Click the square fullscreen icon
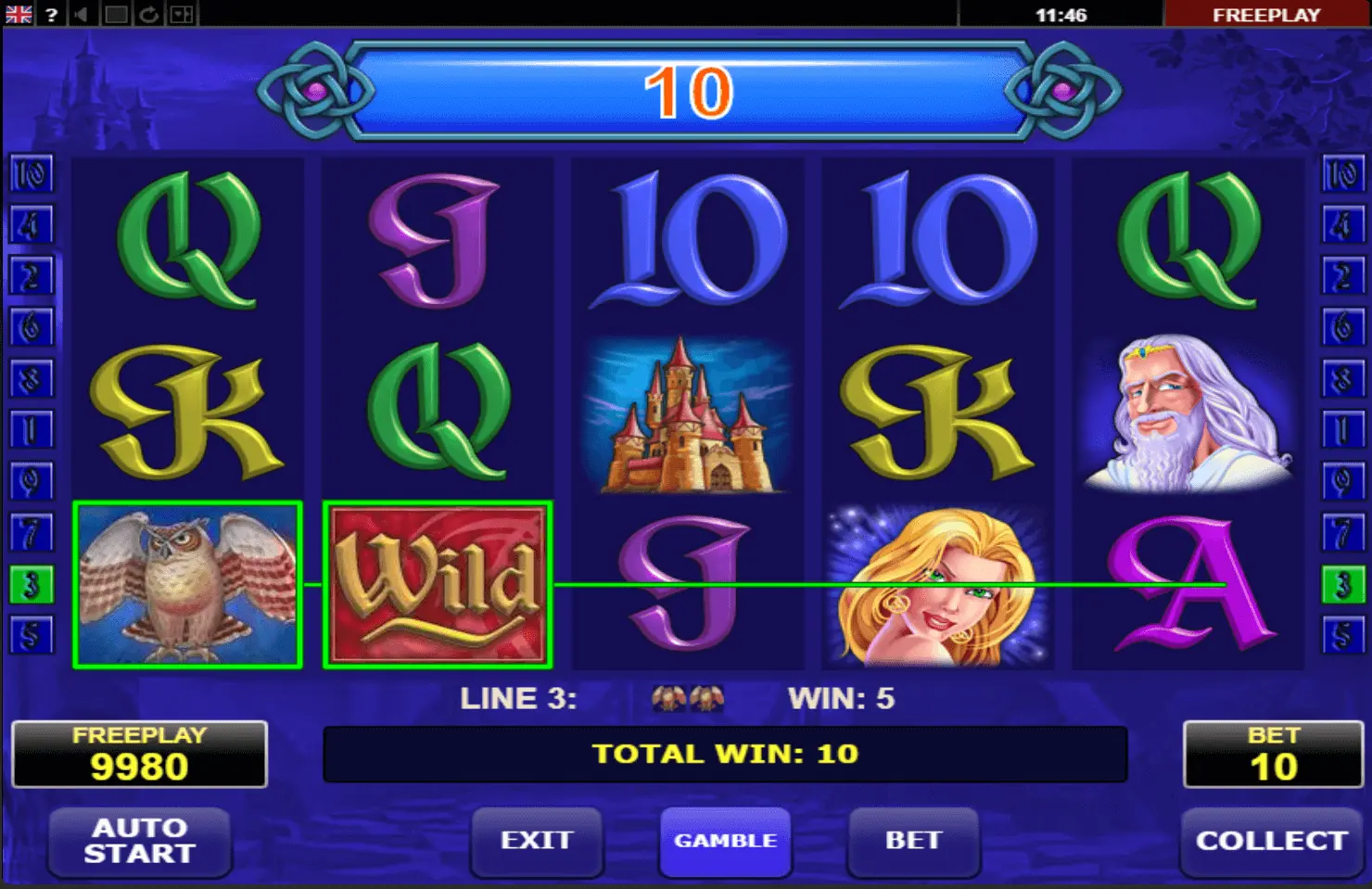The height and width of the screenshot is (889, 1372). click(x=116, y=14)
